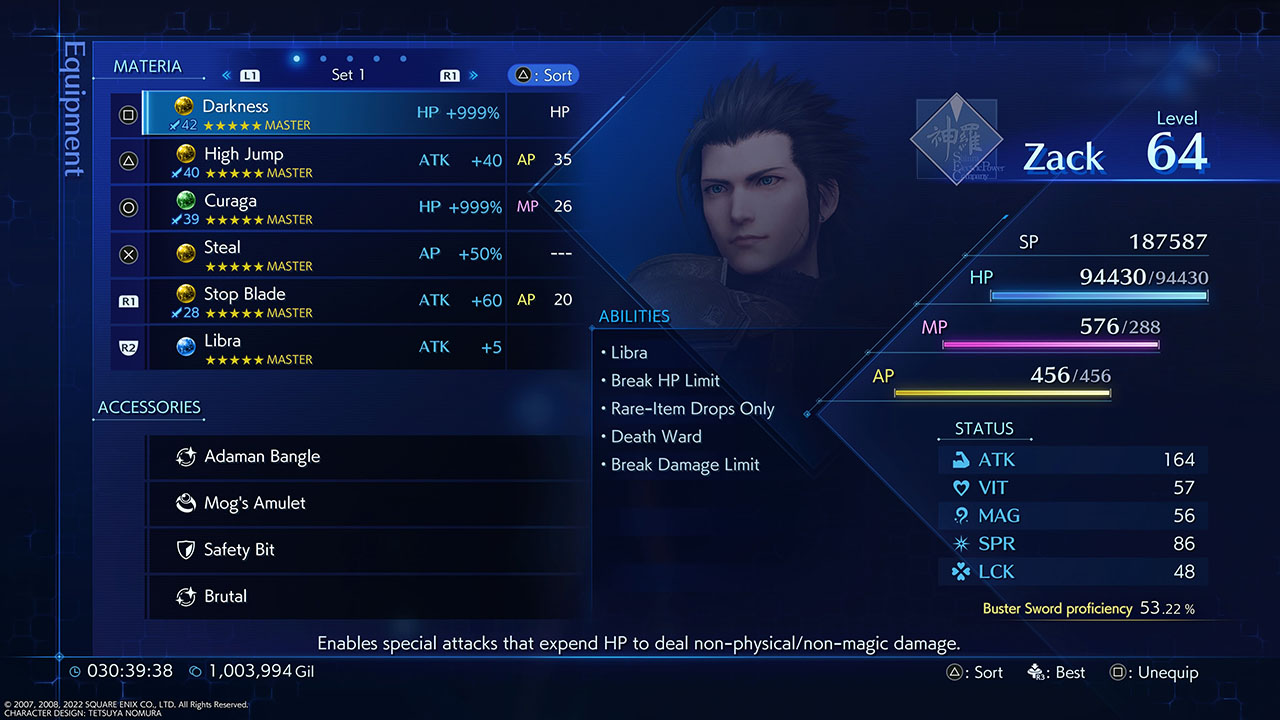Click the right R1 arrow to switch sets
The image size is (1280, 720).
coord(449,74)
